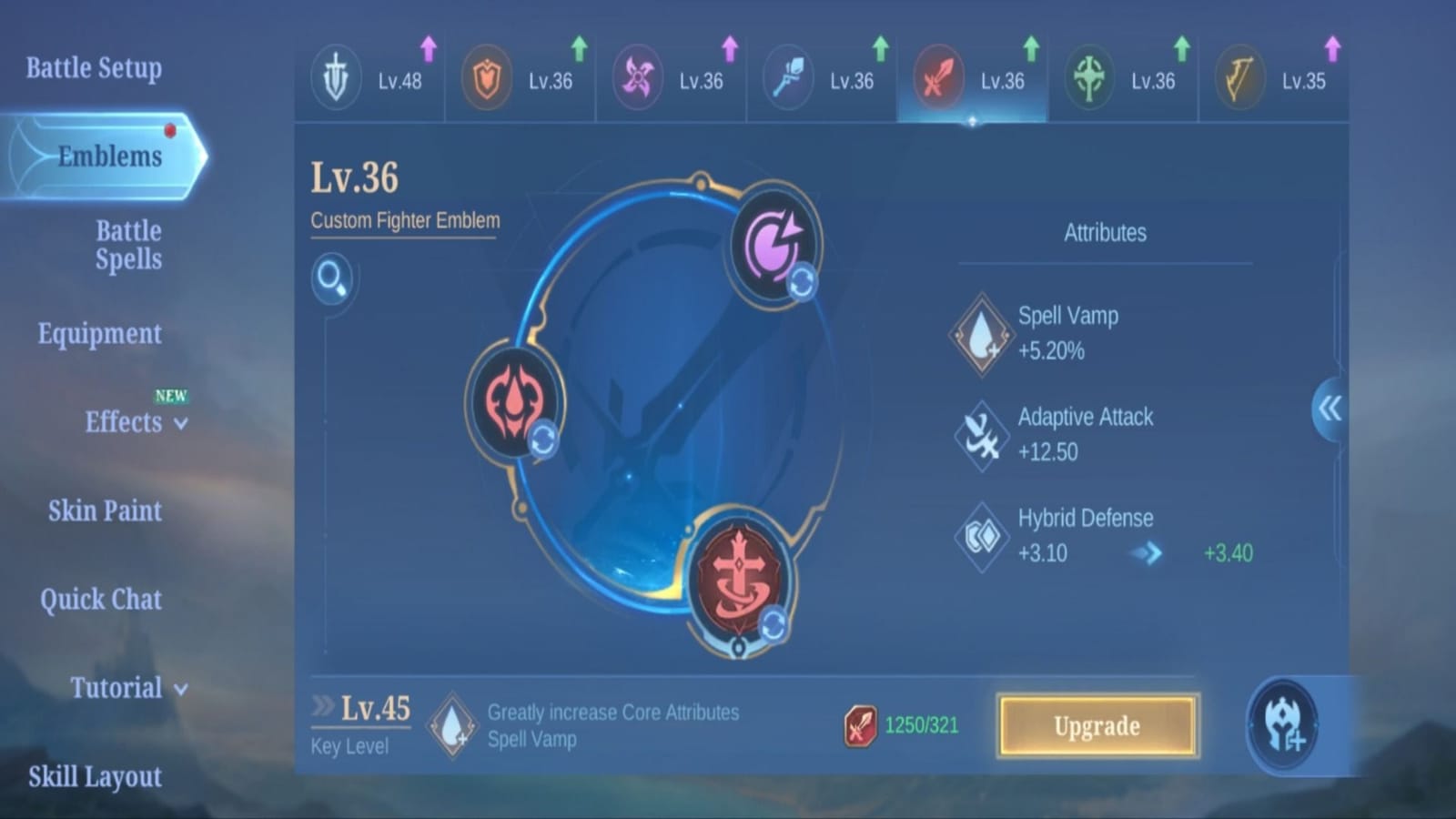Open the Assassin emblem at Lv.36
Screen dimensions: 1456x819
click(x=637, y=77)
